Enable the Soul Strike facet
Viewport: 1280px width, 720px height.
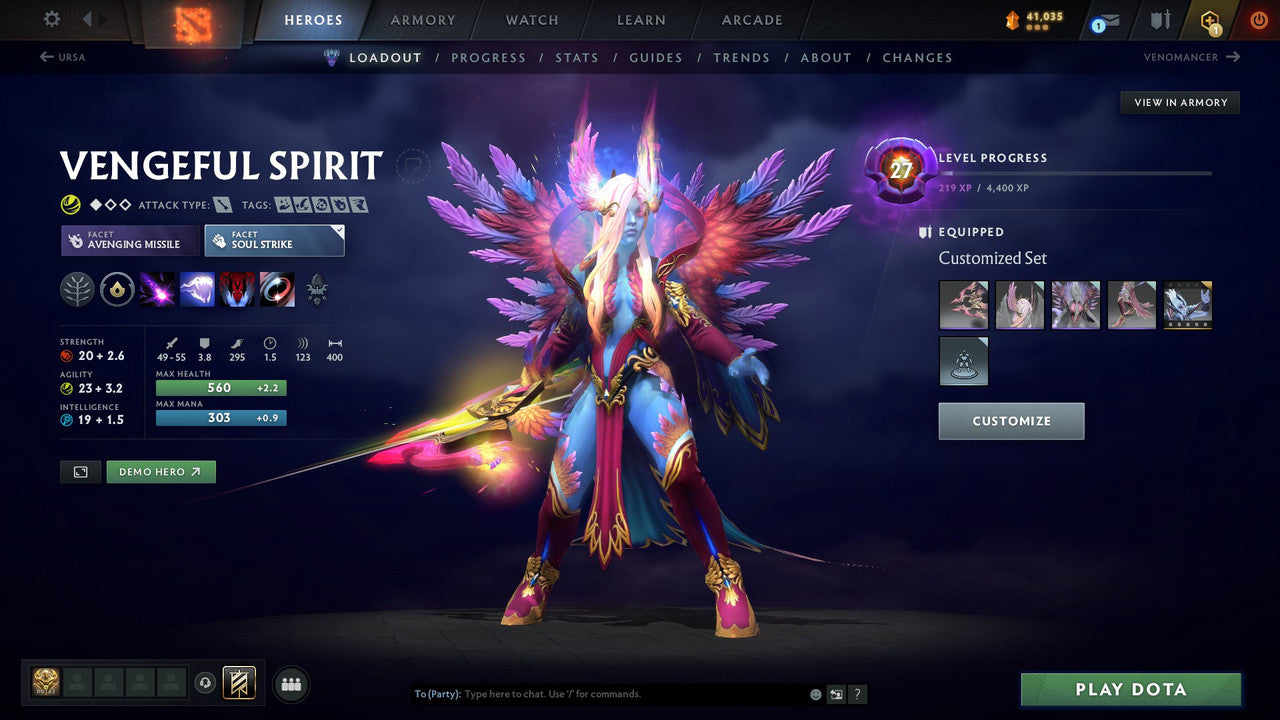point(274,240)
